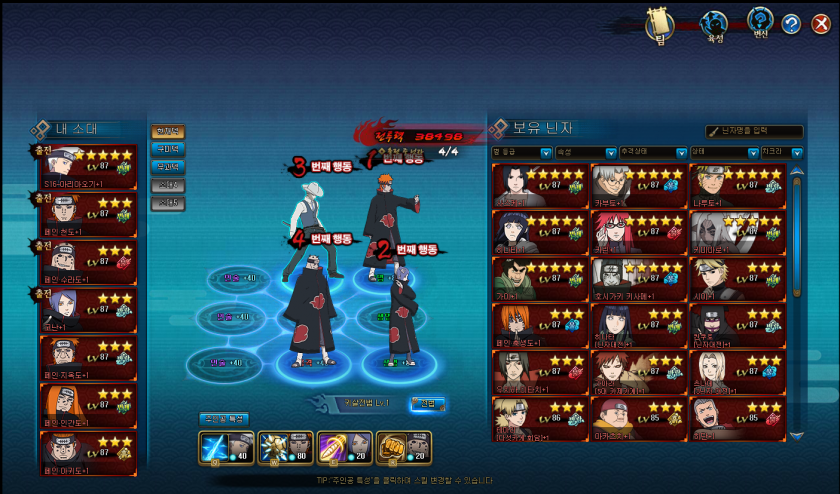Open the 육성 training icon
The image size is (840, 494).
[x=714, y=24]
